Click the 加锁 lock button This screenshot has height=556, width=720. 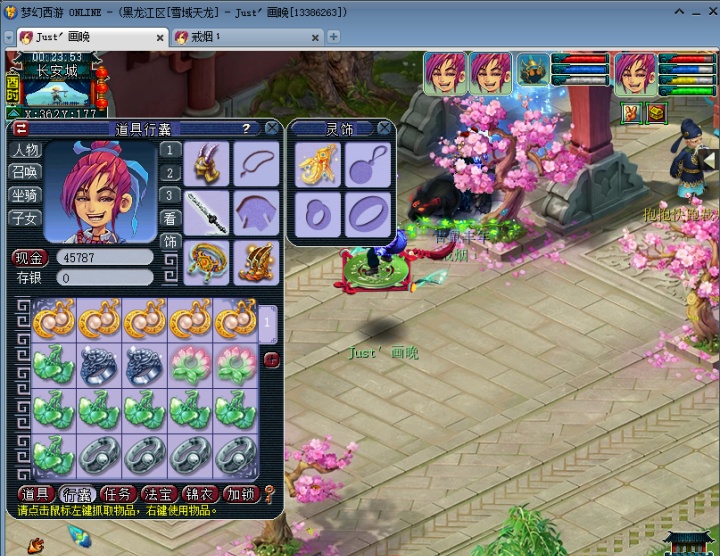coord(240,494)
